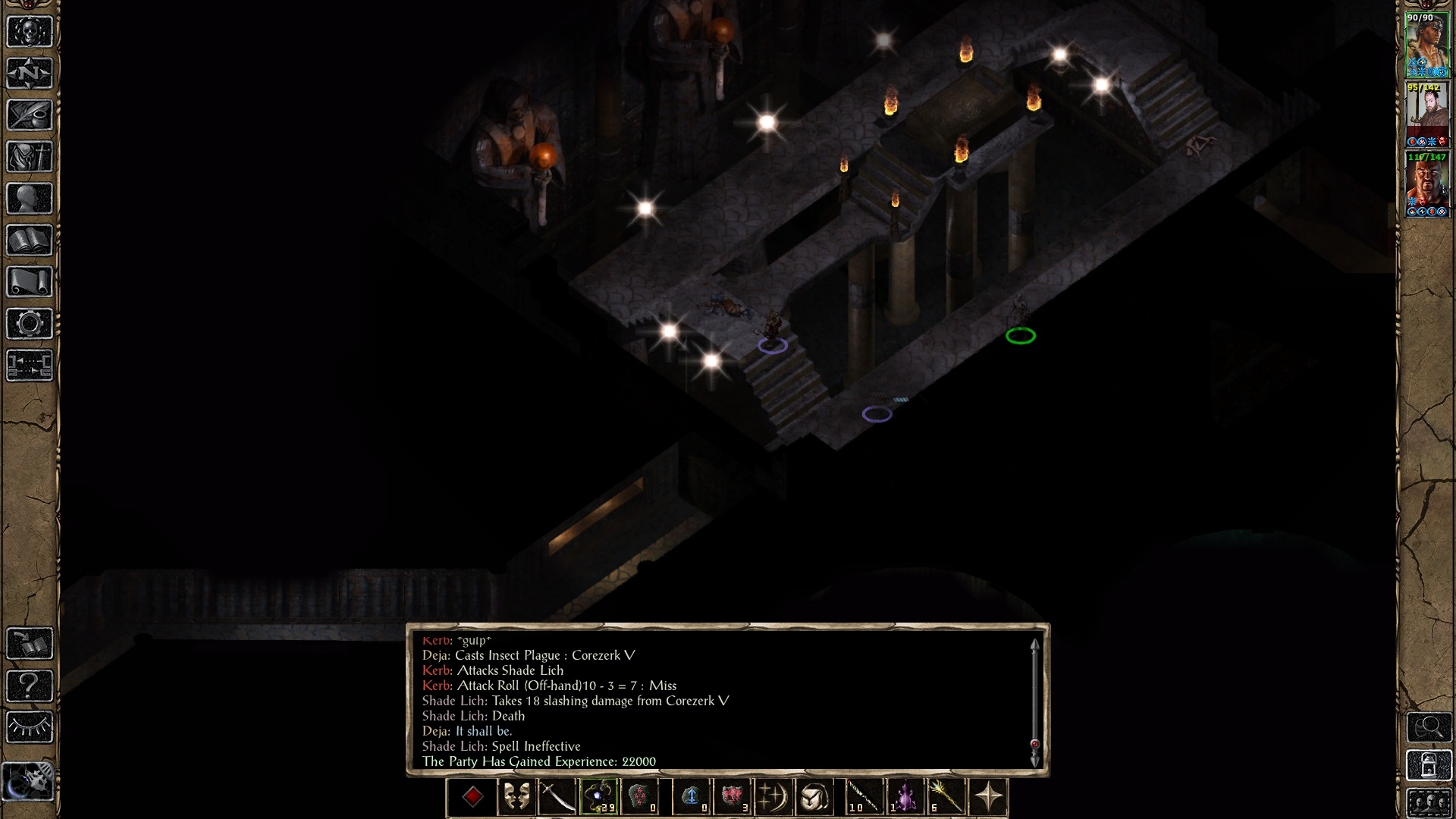Select the third party member portrait
The image size is (1456, 819).
pyautogui.click(x=1427, y=184)
